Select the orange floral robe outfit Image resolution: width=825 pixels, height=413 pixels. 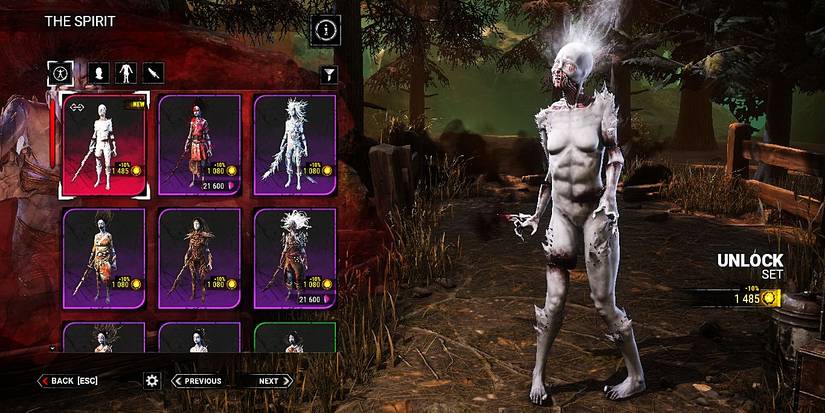(104, 259)
